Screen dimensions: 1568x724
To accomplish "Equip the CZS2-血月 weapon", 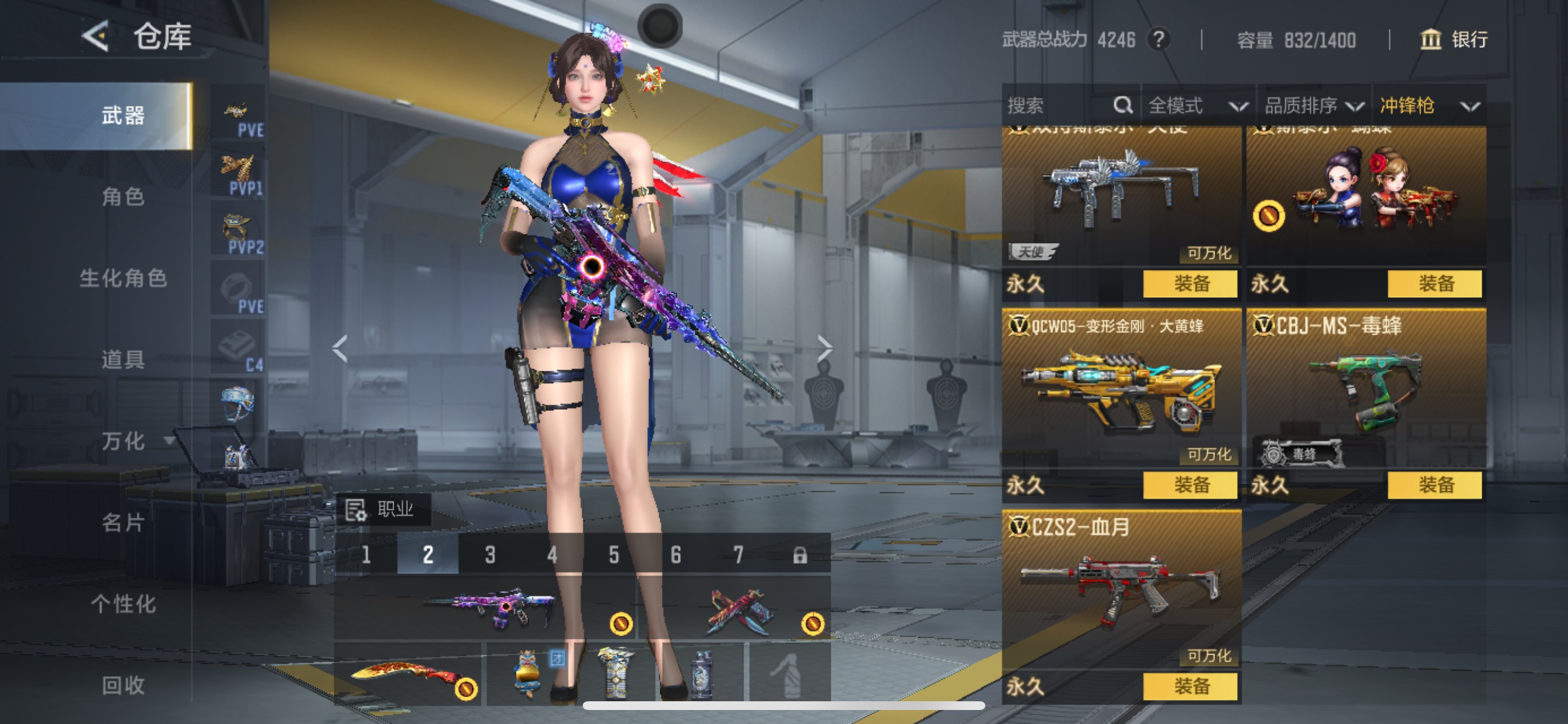I will tap(1190, 686).
